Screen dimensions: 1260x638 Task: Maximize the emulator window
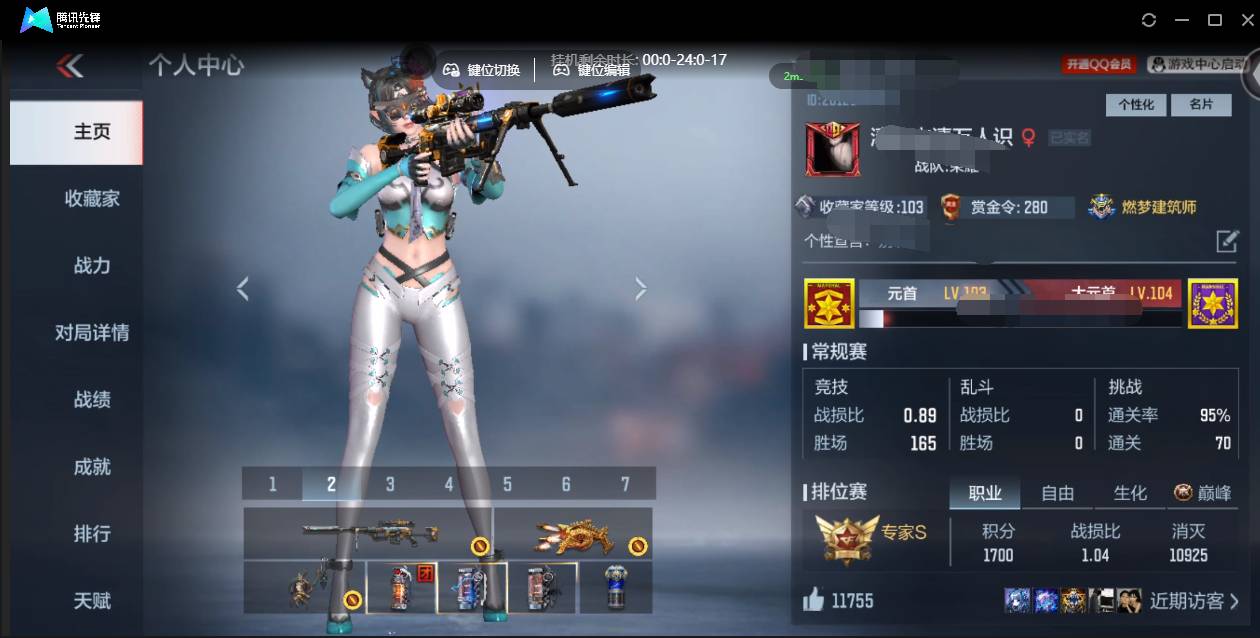(1215, 20)
